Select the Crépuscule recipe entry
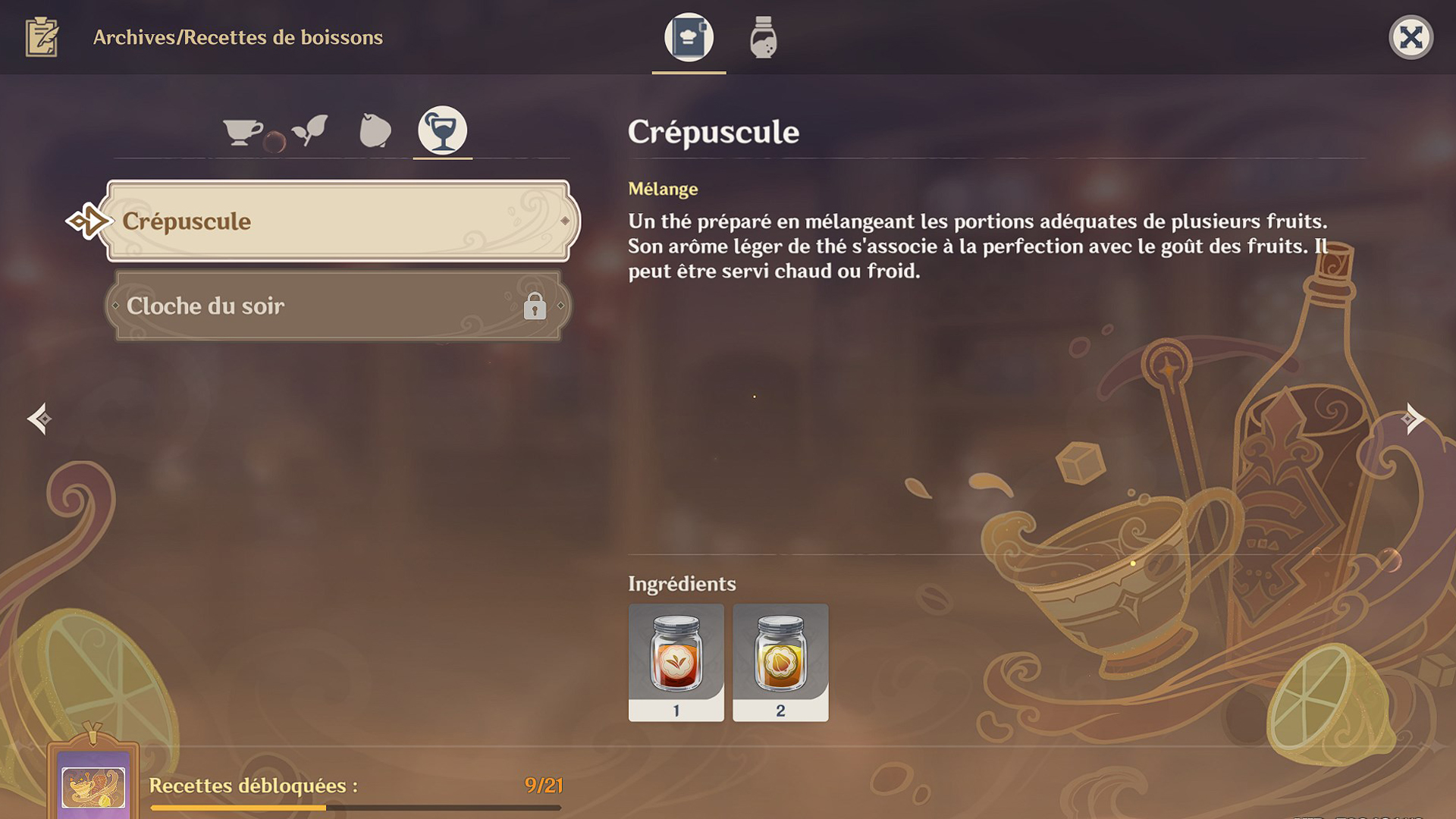The image size is (1456, 819). [x=339, y=221]
